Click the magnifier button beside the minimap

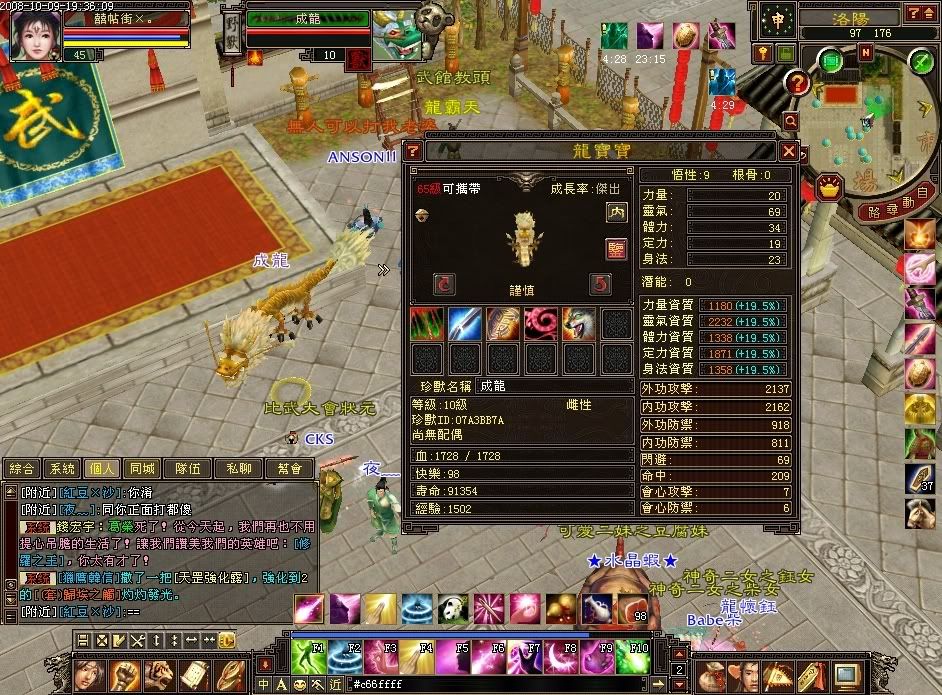(x=791, y=120)
